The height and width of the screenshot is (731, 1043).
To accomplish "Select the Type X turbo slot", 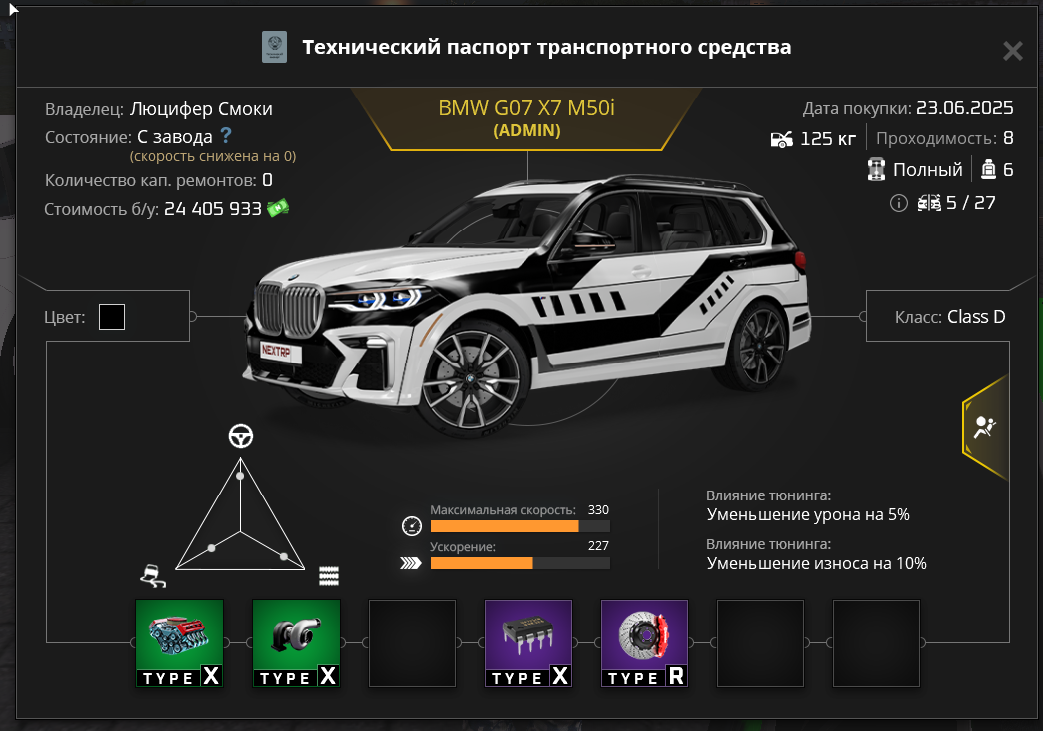I will click(x=296, y=643).
